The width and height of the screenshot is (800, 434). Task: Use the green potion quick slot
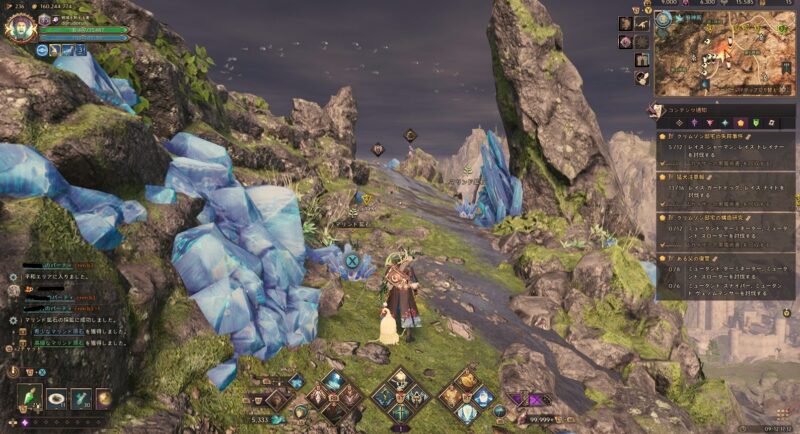(x=30, y=398)
